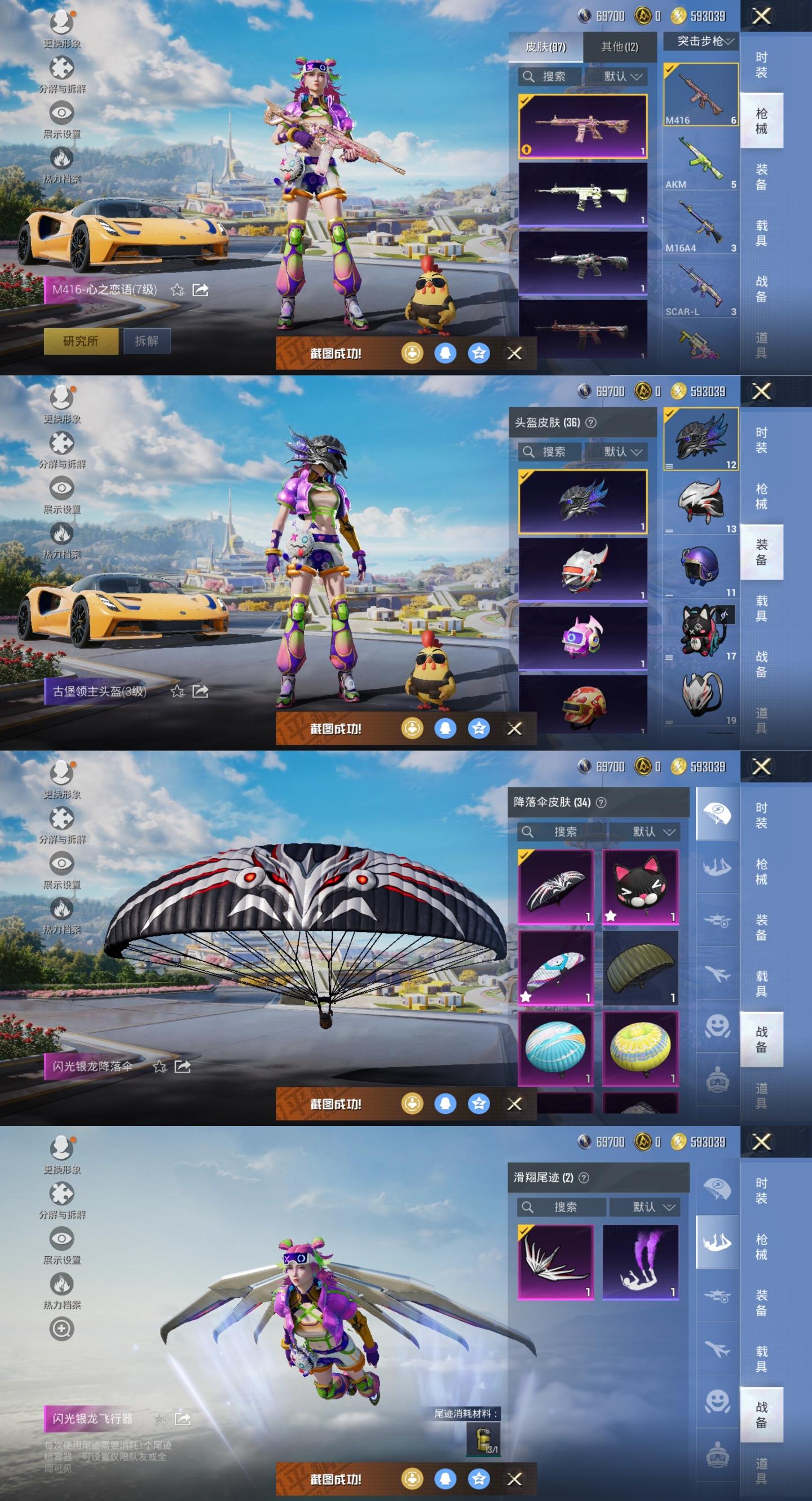Tap the 拆解 dismantle button
The width and height of the screenshot is (812, 1501).
pos(146,341)
